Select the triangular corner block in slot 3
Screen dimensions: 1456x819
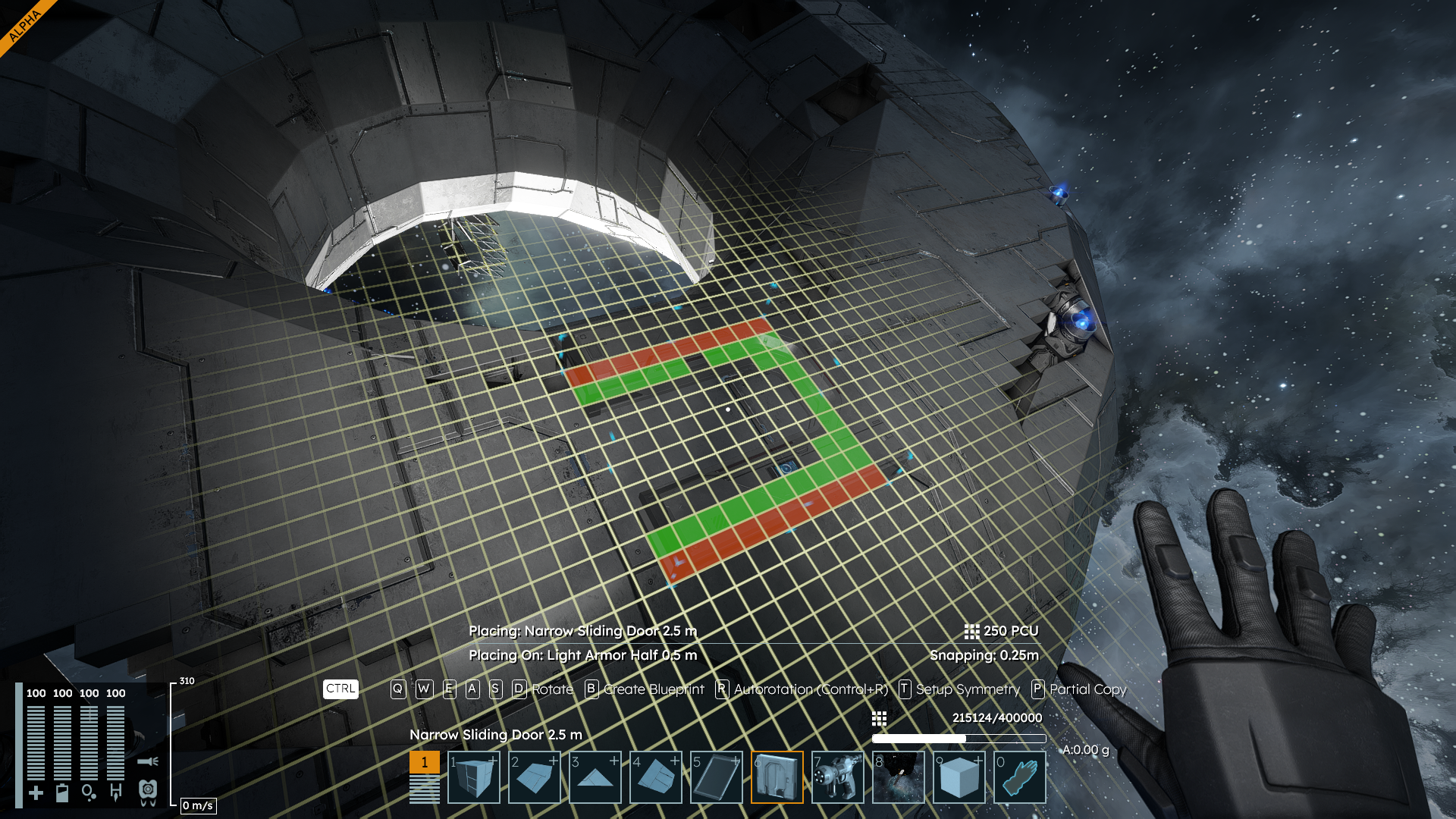tap(595, 777)
